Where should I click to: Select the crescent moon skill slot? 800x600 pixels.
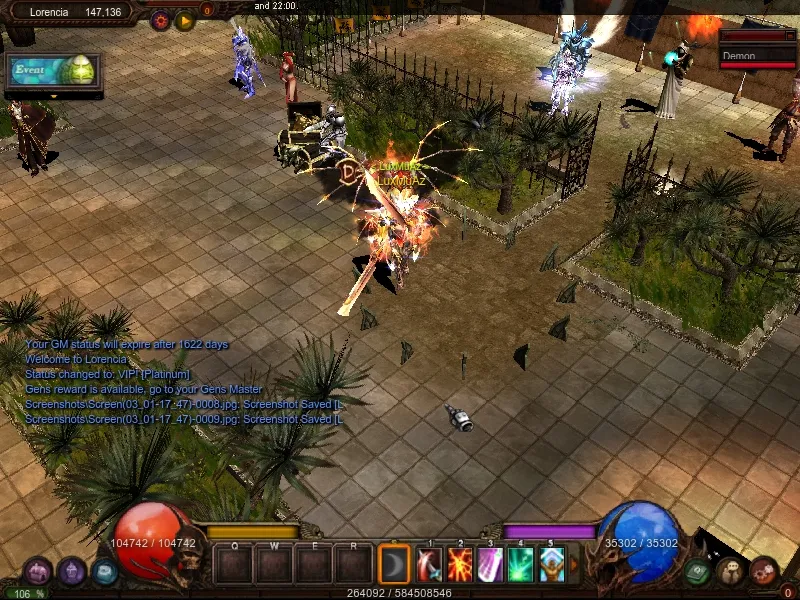click(394, 565)
